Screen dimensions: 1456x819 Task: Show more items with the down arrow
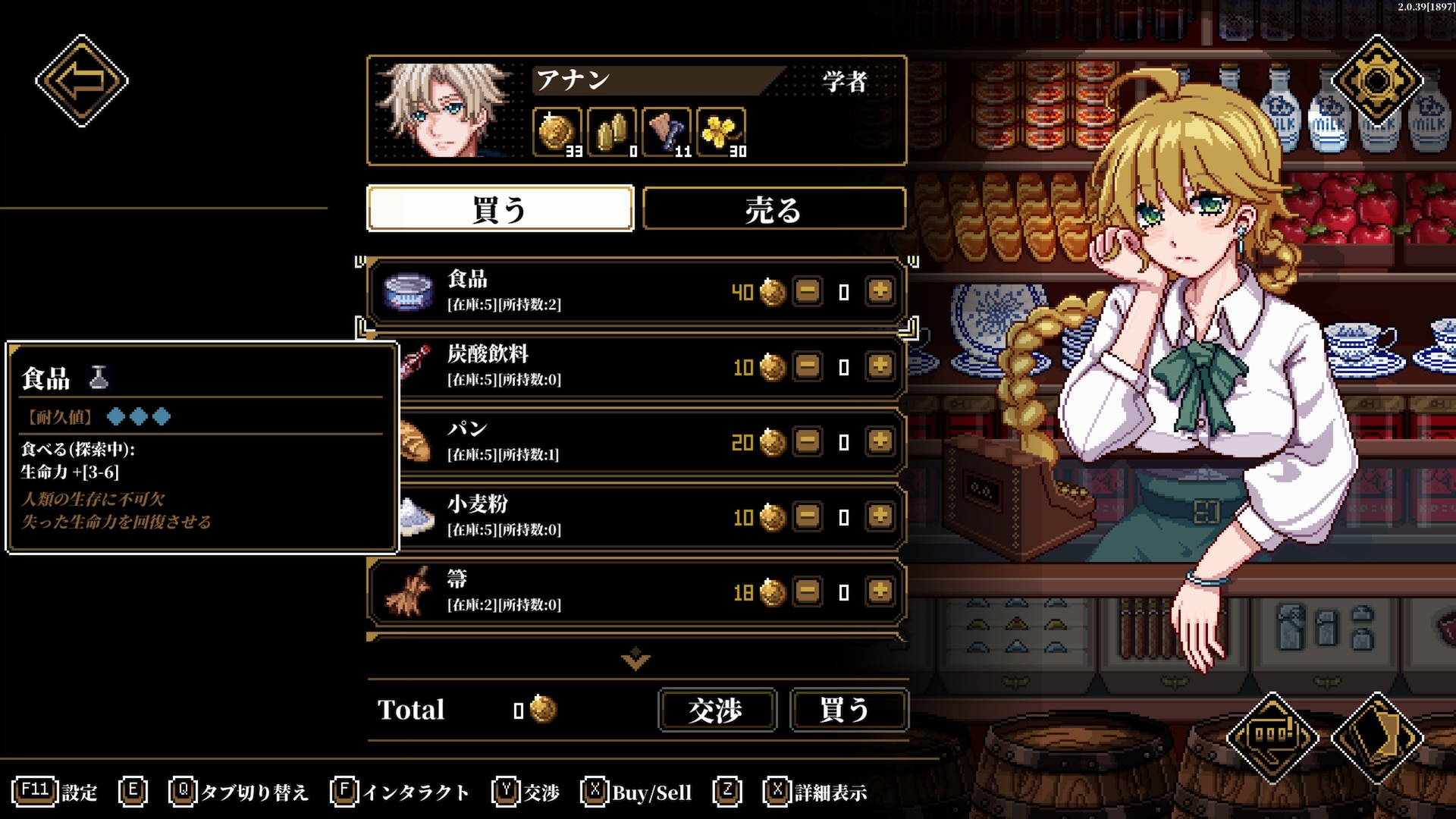pyautogui.click(x=635, y=659)
